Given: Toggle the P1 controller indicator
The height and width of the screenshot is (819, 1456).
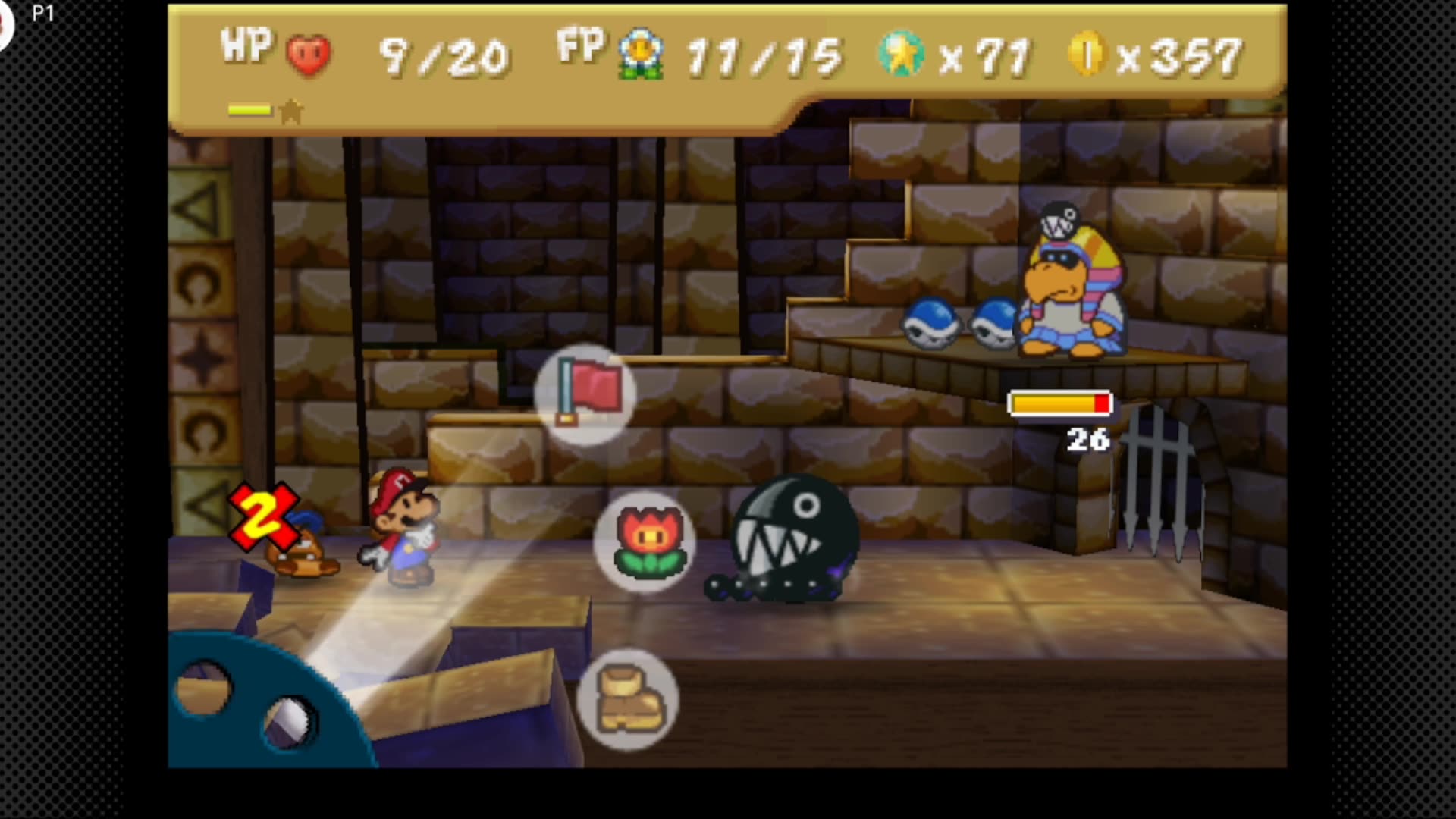Looking at the screenshot, I should point(43,11).
